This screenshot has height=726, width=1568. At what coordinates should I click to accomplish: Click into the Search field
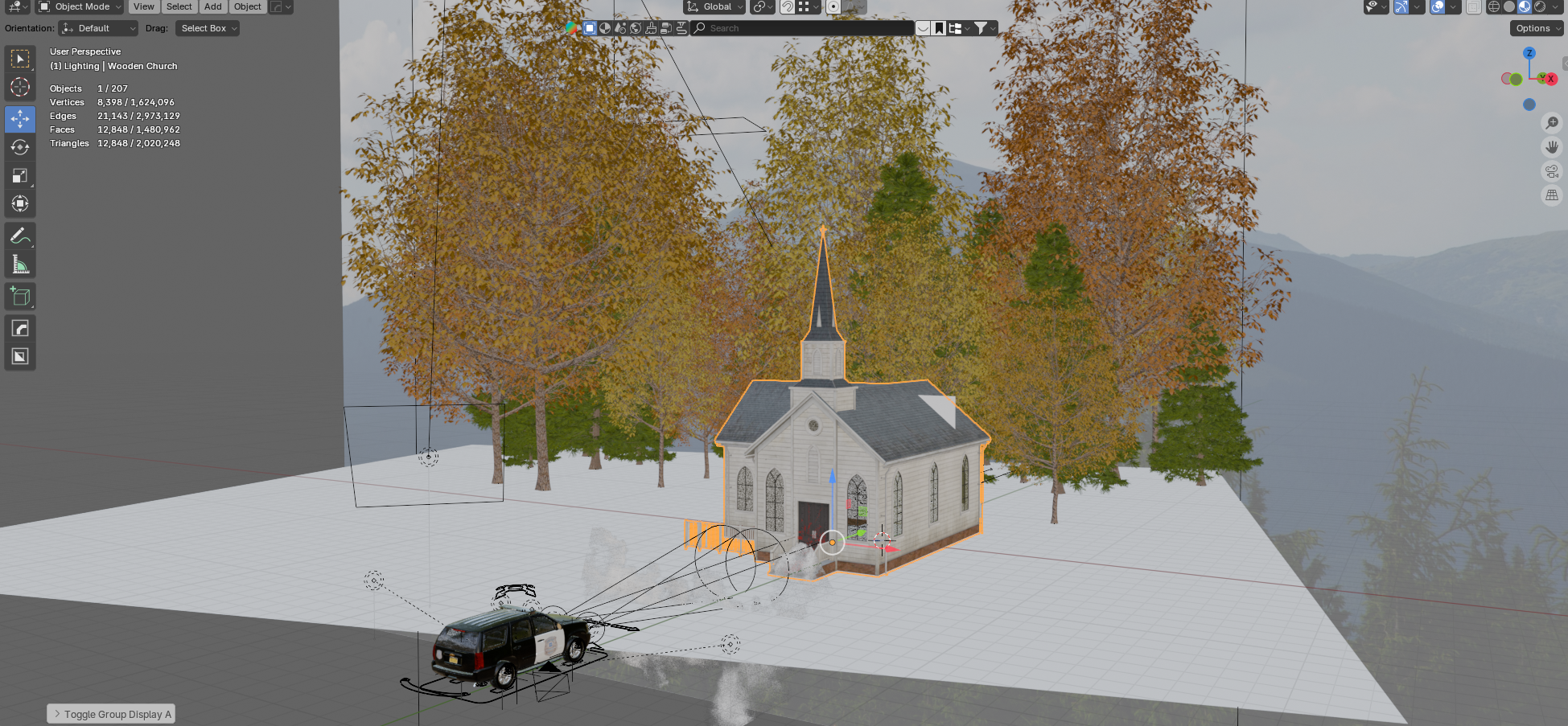pyautogui.click(x=805, y=28)
